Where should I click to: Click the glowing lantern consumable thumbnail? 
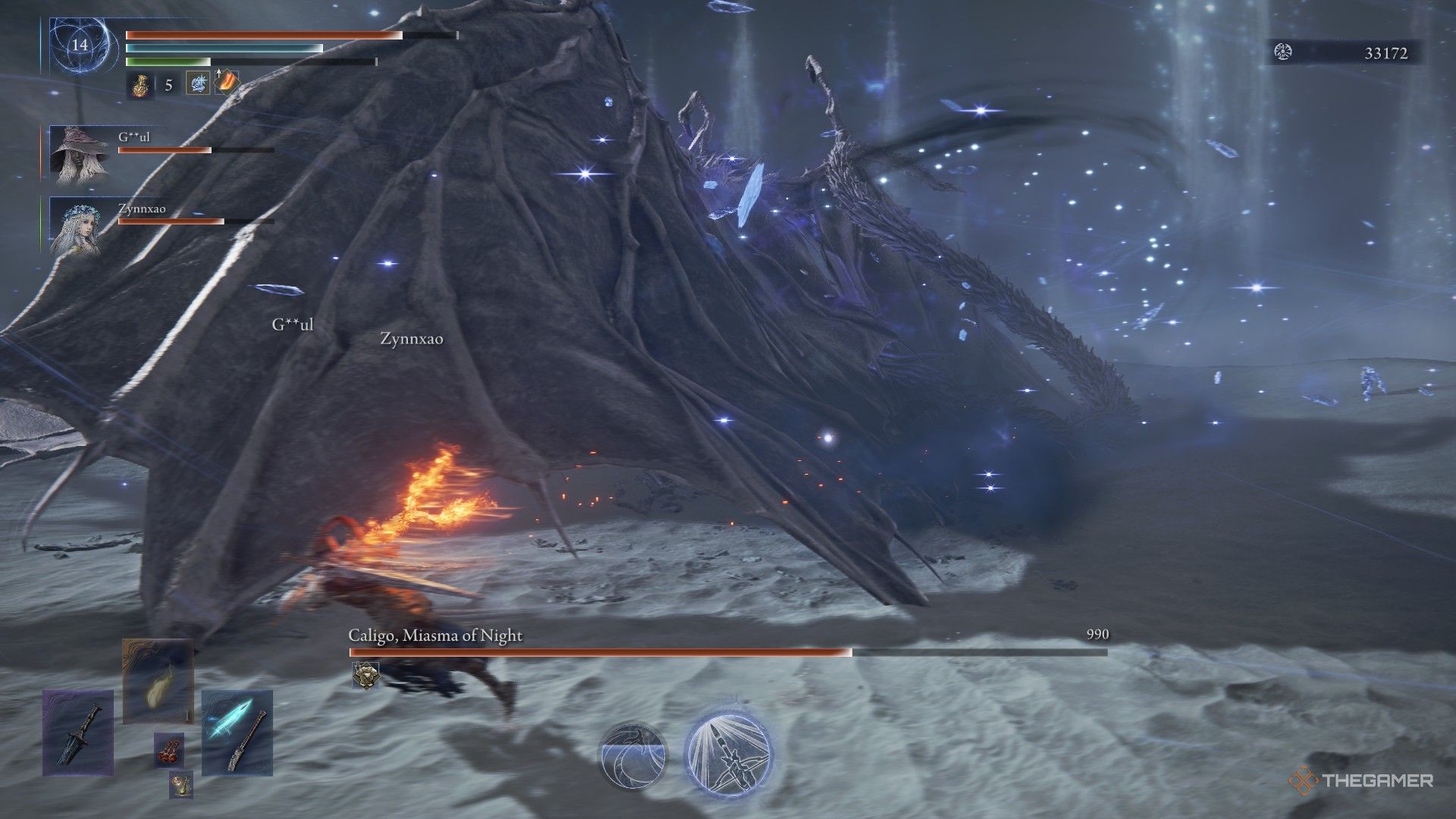[158, 681]
